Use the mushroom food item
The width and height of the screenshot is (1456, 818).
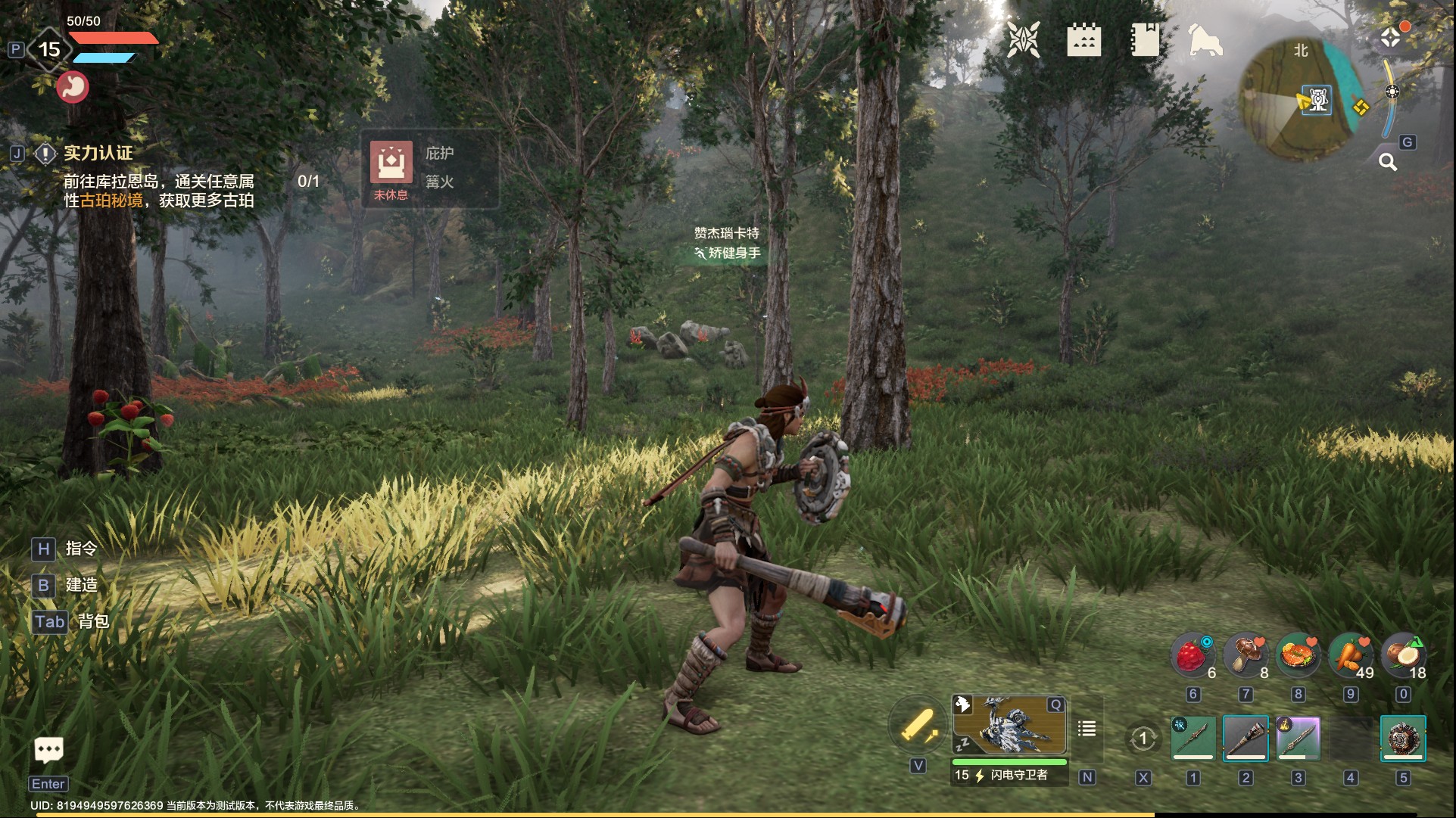click(1246, 655)
